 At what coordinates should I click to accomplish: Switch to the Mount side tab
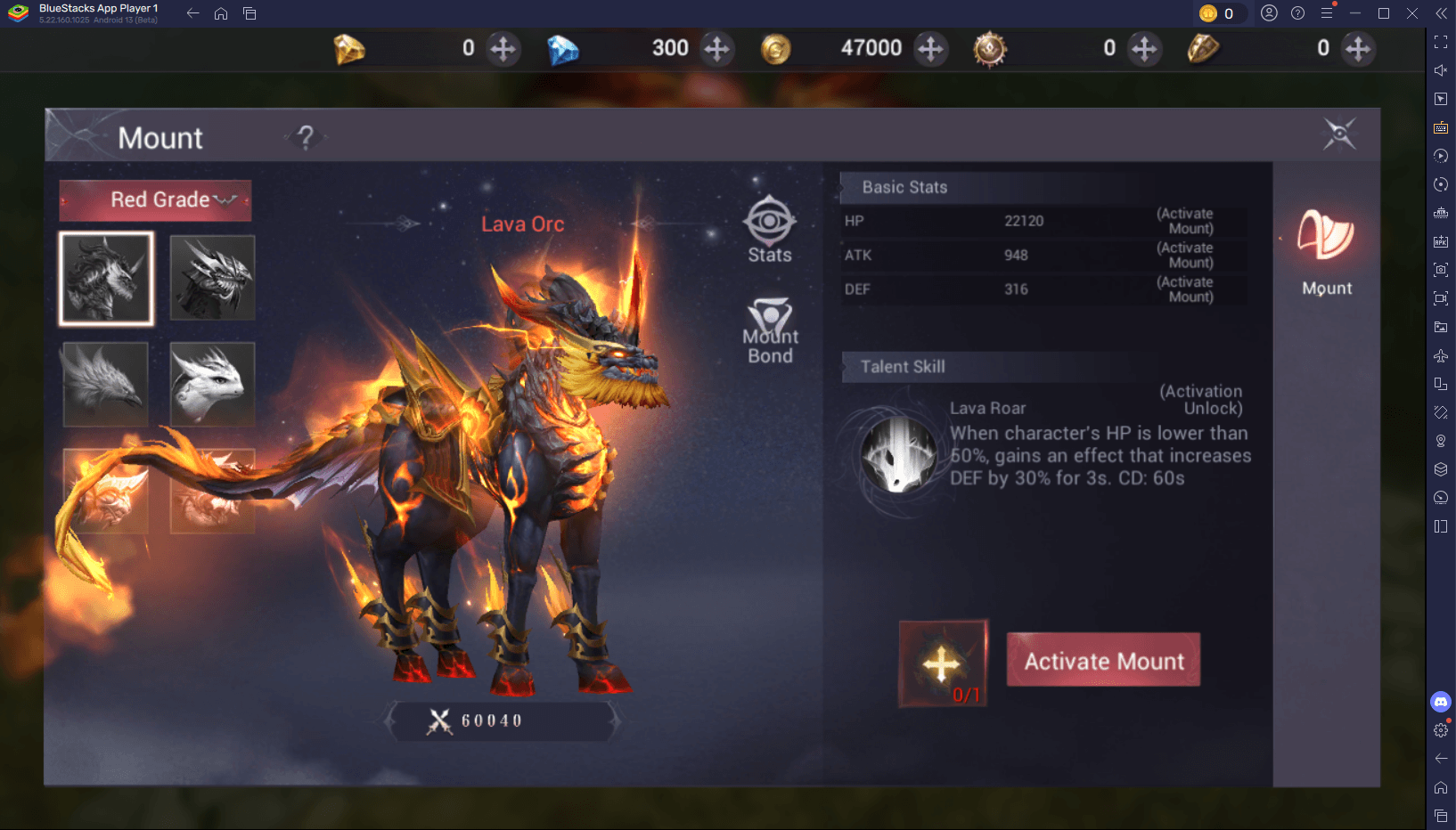(x=1326, y=252)
